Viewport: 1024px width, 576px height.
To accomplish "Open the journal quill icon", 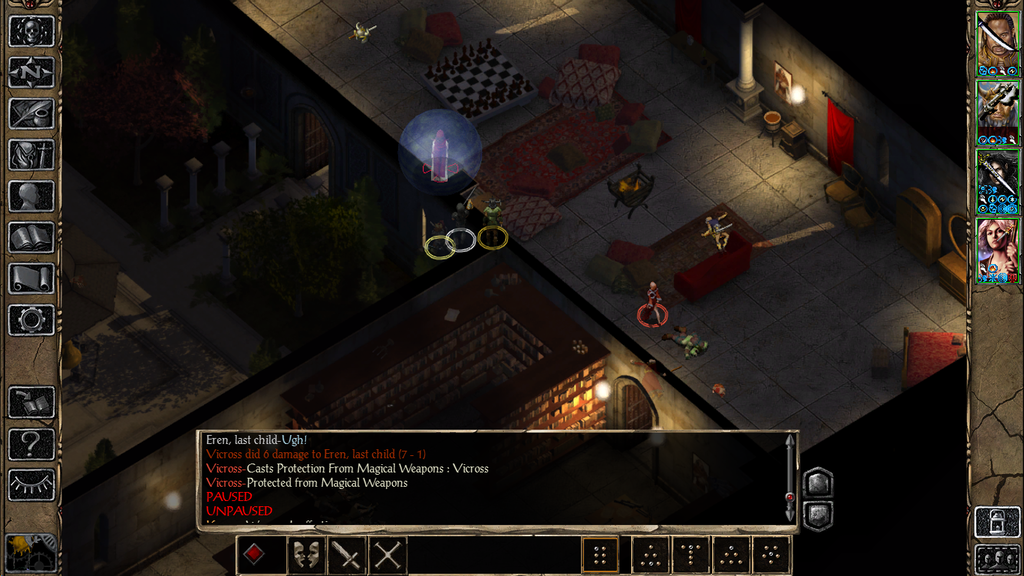I will pyautogui.click(x=31, y=113).
